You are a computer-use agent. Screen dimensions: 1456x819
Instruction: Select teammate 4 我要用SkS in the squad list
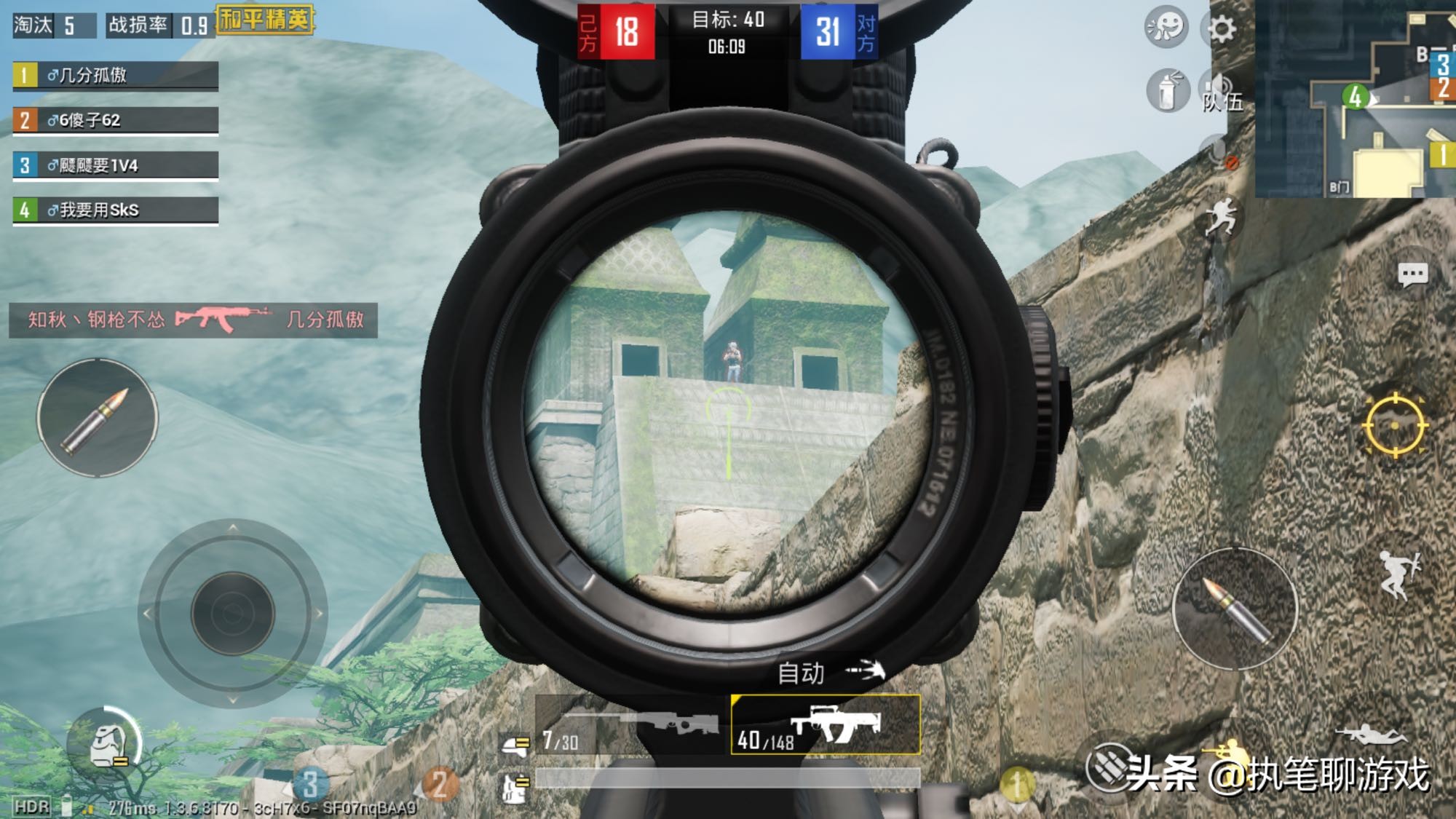[115, 210]
